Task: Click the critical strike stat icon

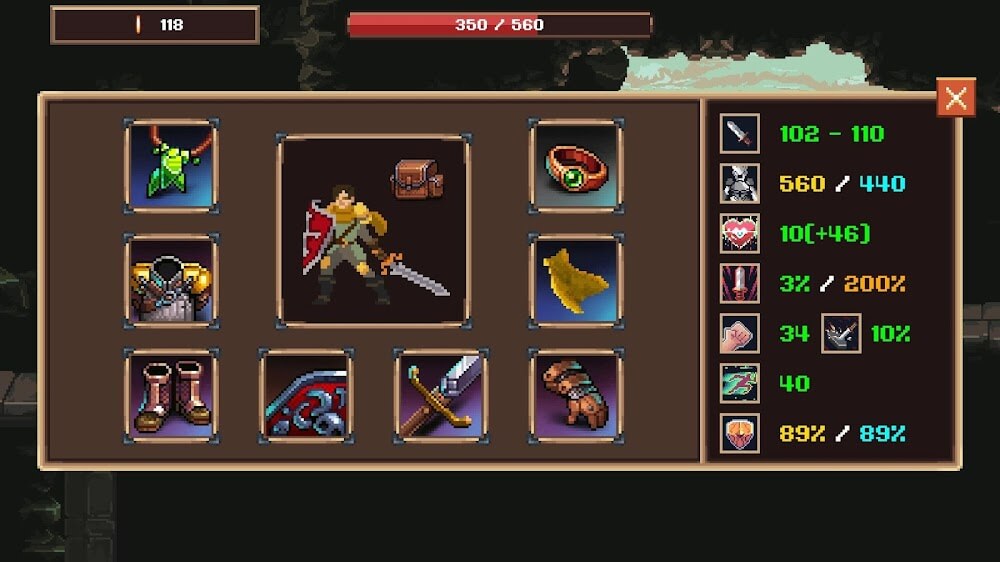Action: pyautogui.click(x=740, y=283)
